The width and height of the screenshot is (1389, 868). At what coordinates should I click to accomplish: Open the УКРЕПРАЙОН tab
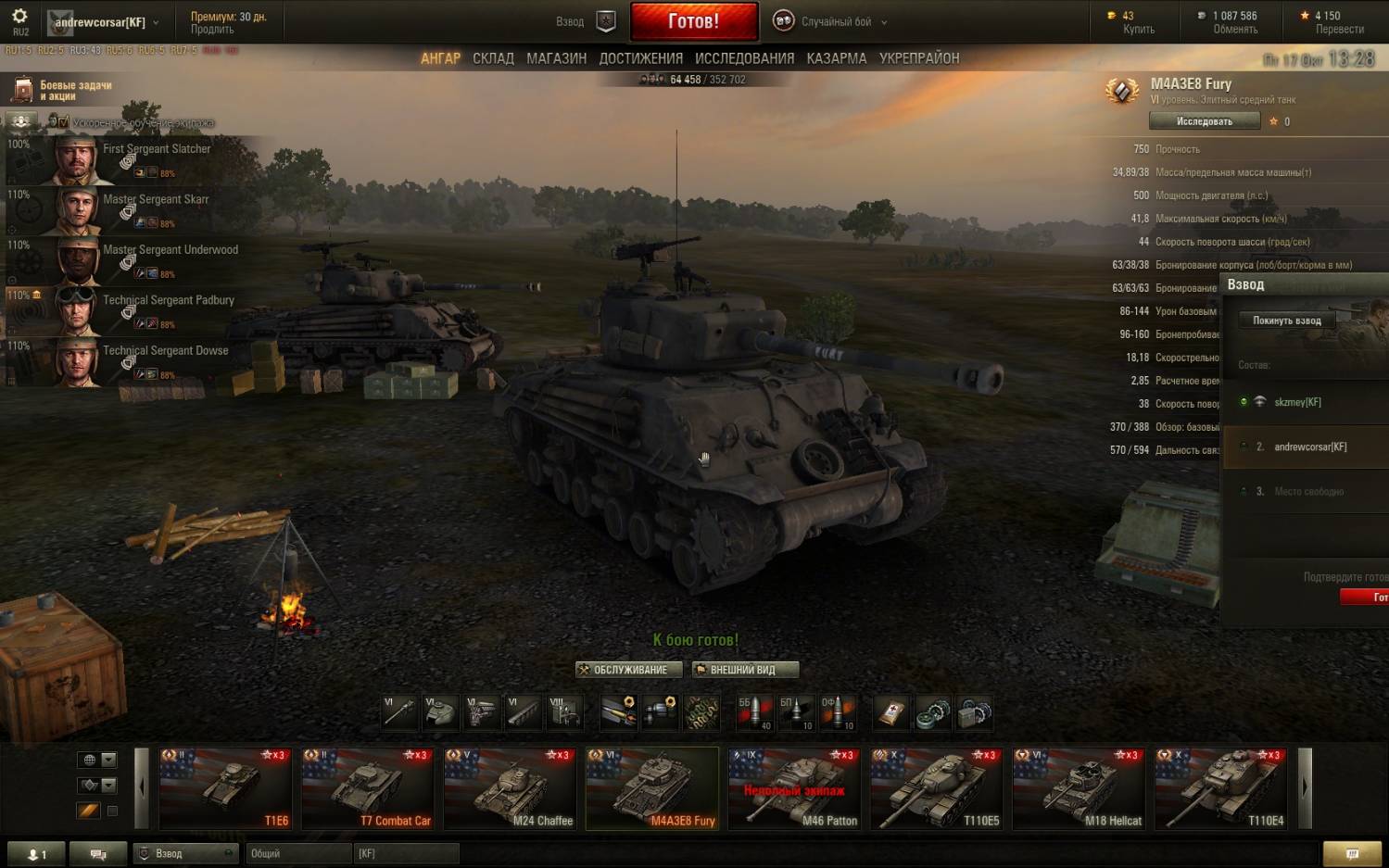(919, 58)
